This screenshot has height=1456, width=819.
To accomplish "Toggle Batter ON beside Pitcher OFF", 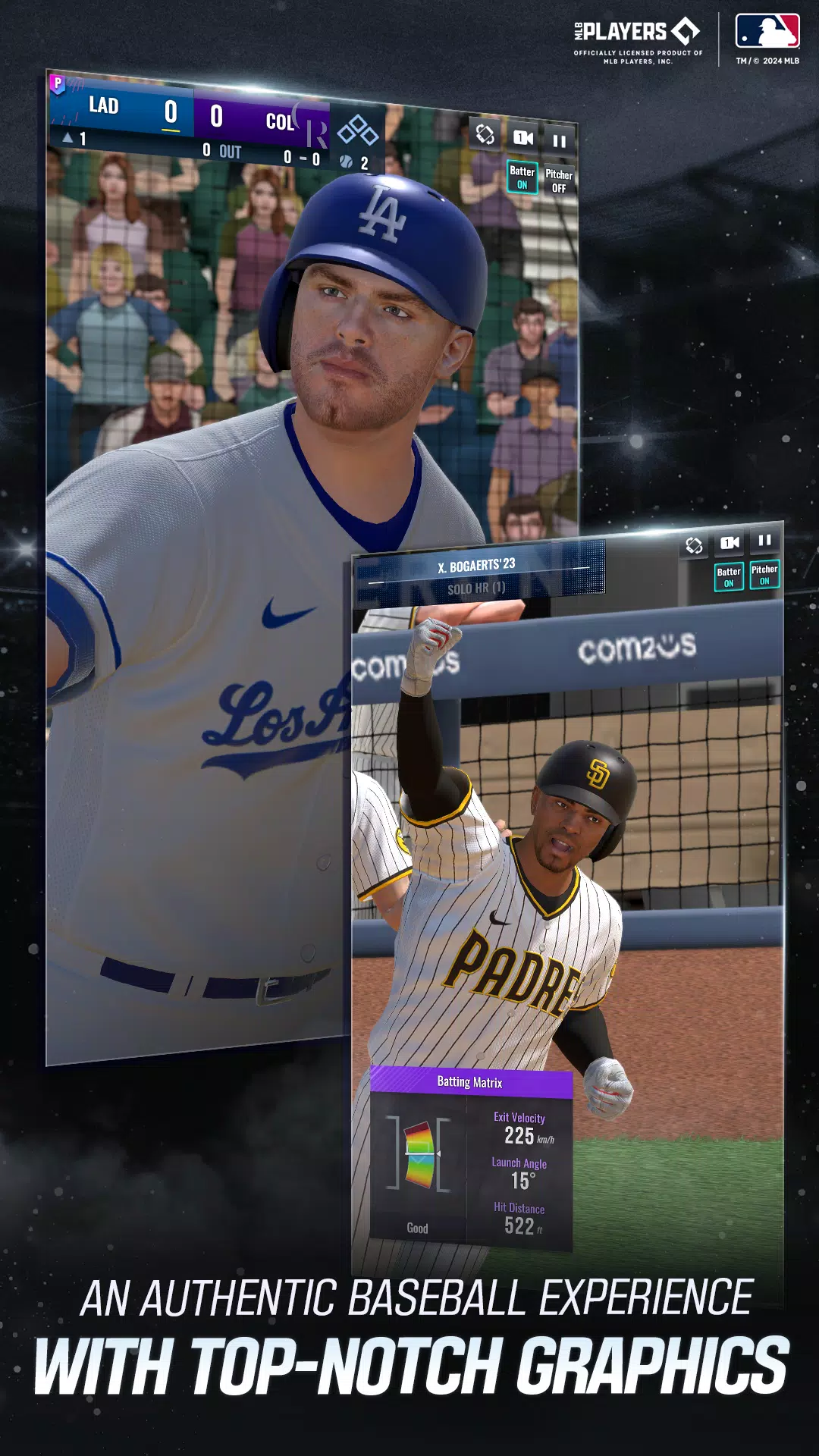I will point(522,177).
